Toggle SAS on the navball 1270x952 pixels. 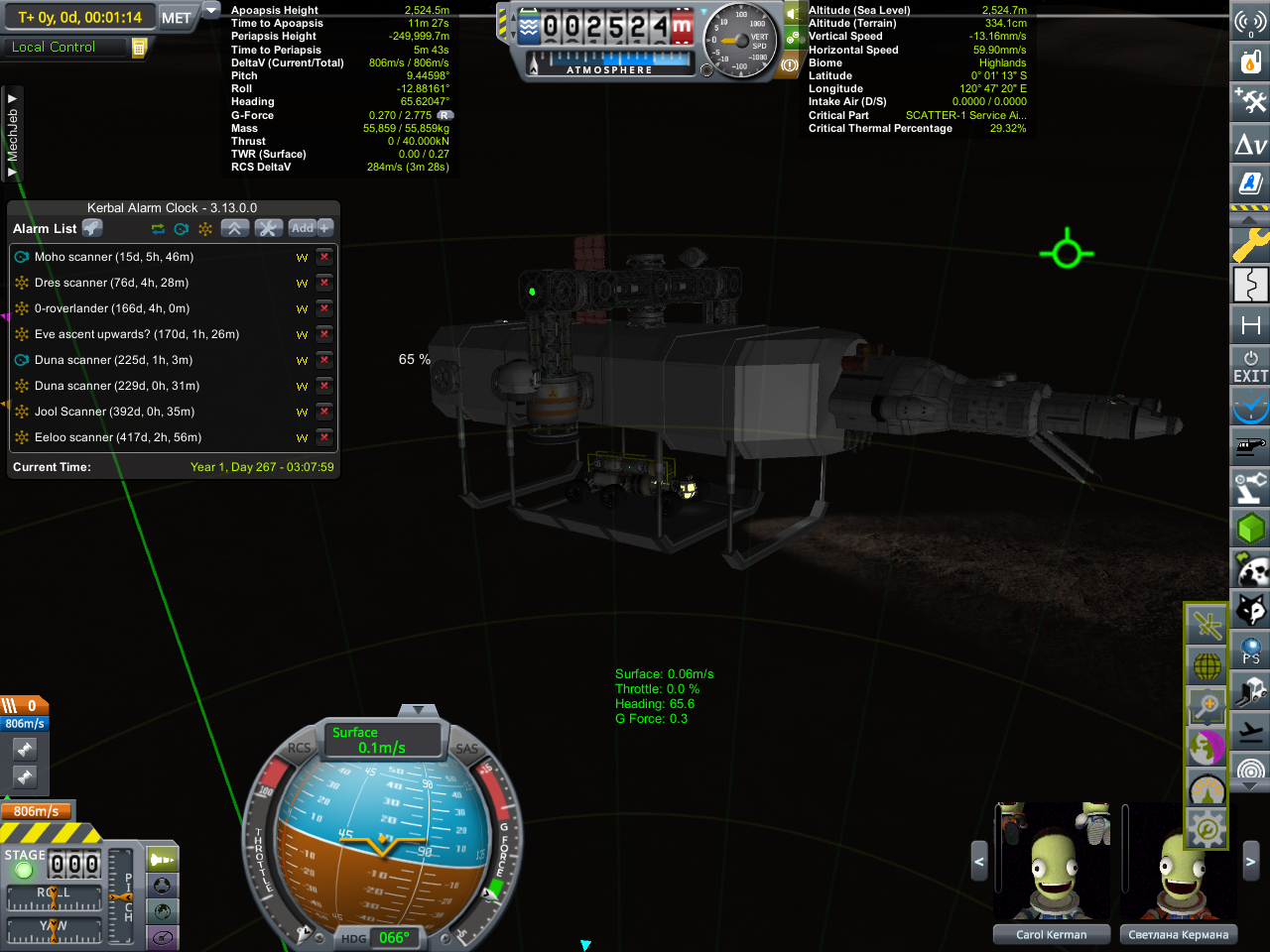tap(466, 749)
